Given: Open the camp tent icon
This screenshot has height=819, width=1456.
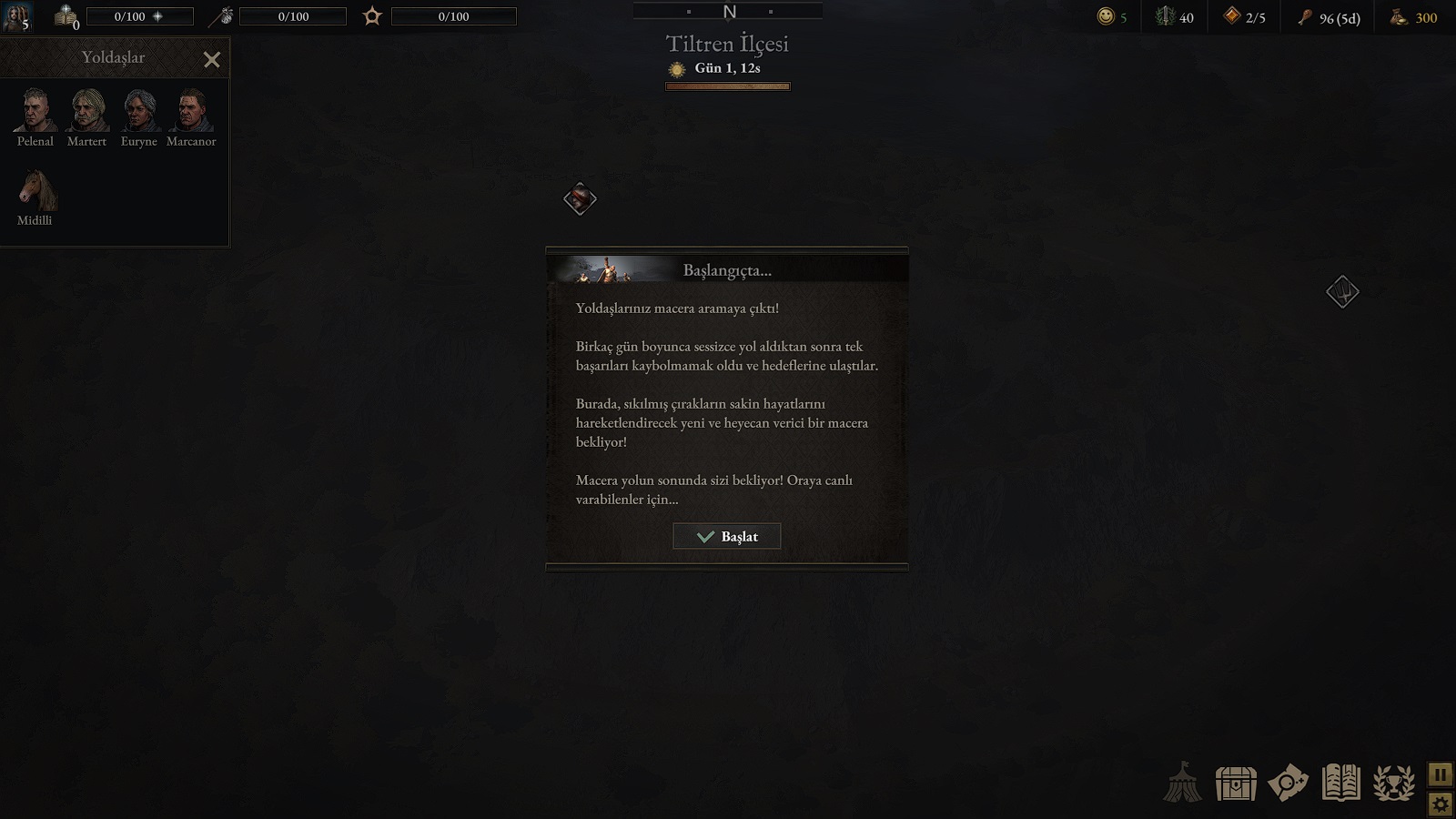Looking at the screenshot, I should pyautogui.click(x=1183, y=782).
